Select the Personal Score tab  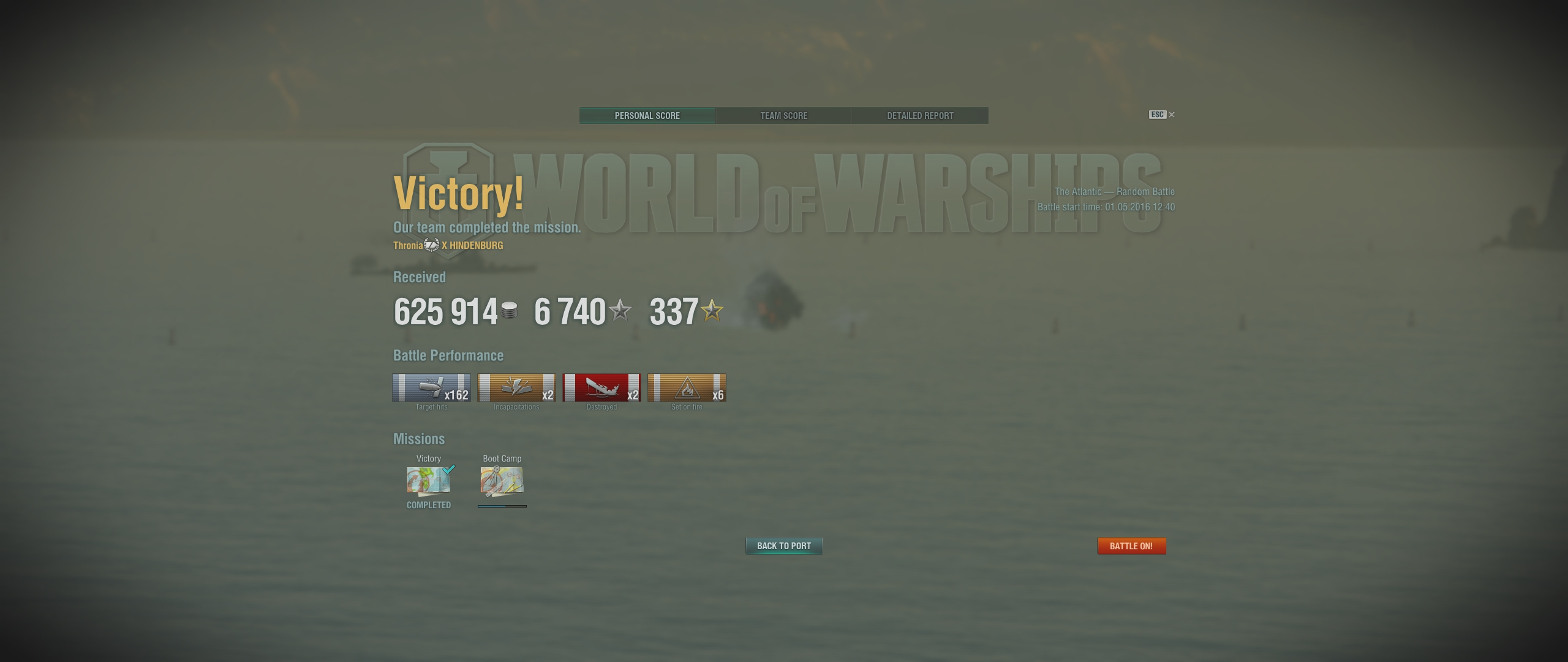647,115
